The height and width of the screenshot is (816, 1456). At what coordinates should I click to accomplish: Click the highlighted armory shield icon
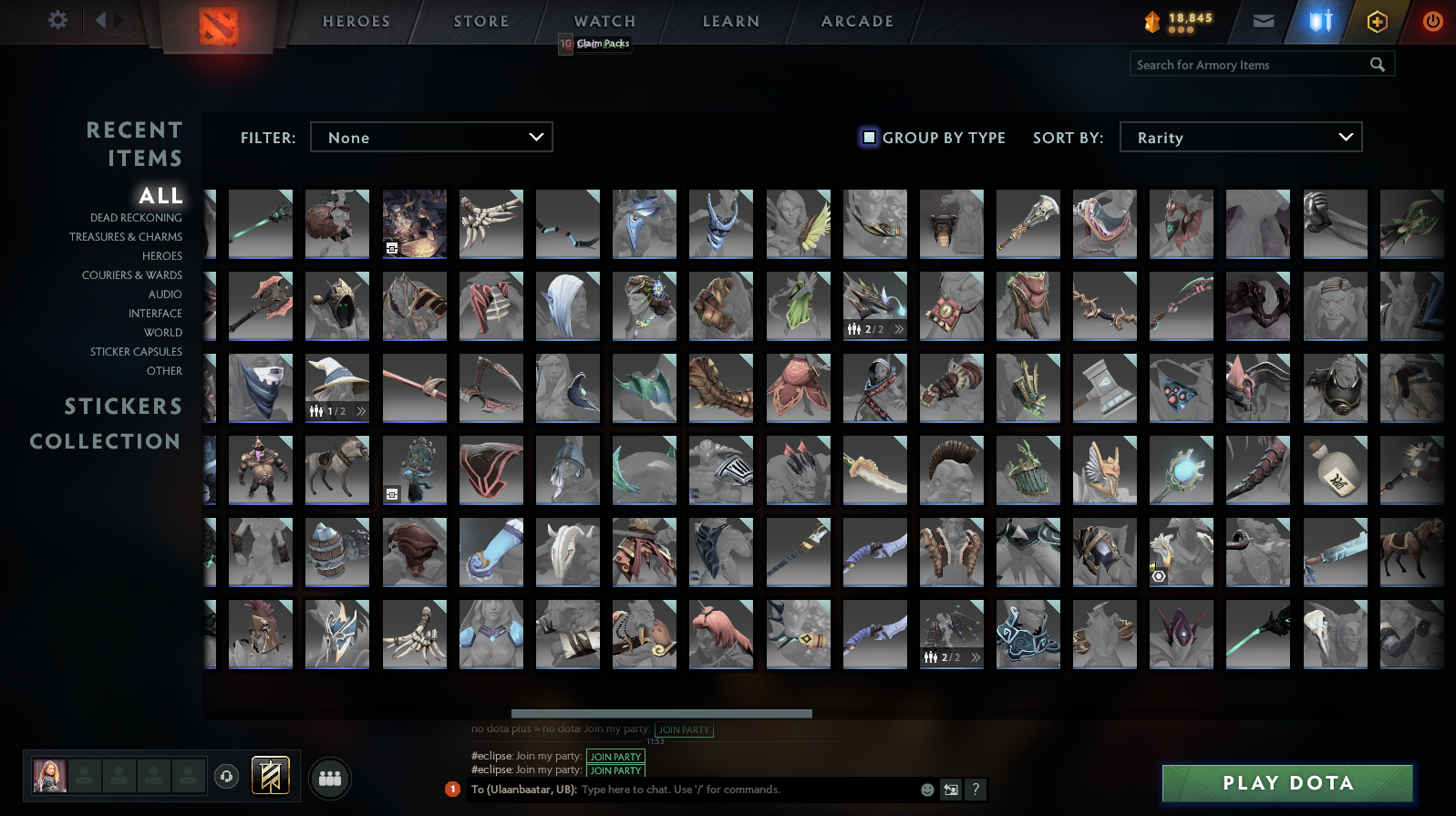tap(1319, 20)
